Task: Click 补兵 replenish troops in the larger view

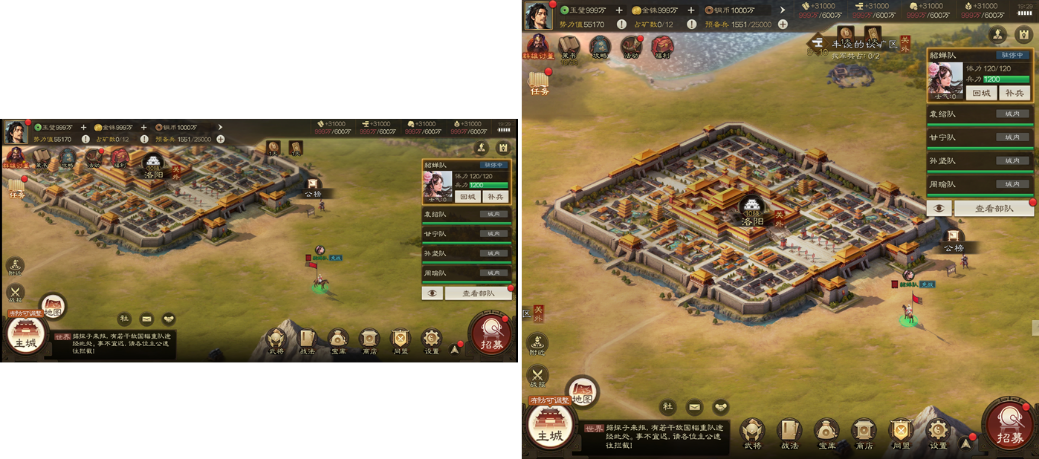Action: [1014, 93]
